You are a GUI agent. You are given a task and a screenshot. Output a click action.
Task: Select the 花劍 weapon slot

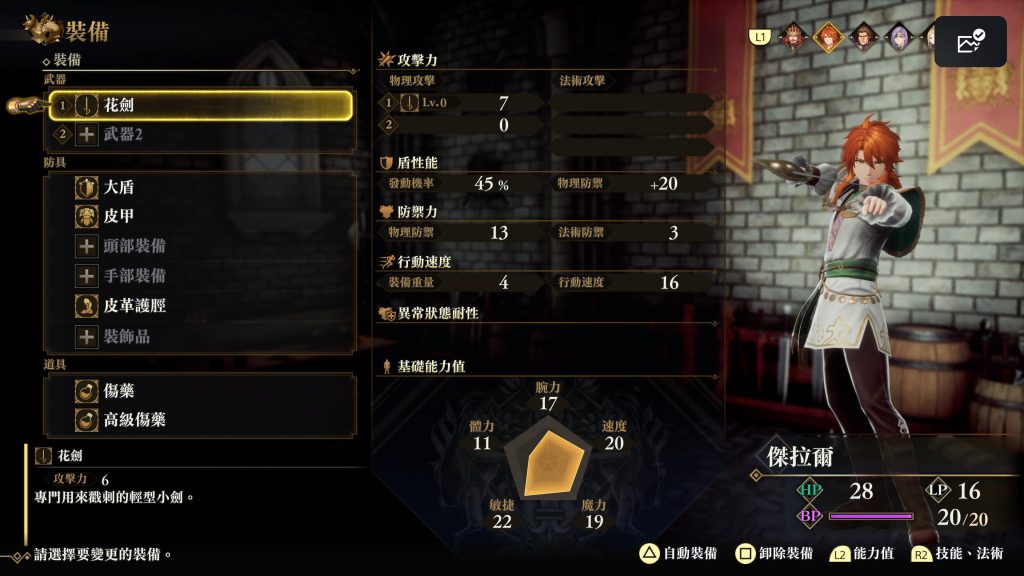[200, 105]
